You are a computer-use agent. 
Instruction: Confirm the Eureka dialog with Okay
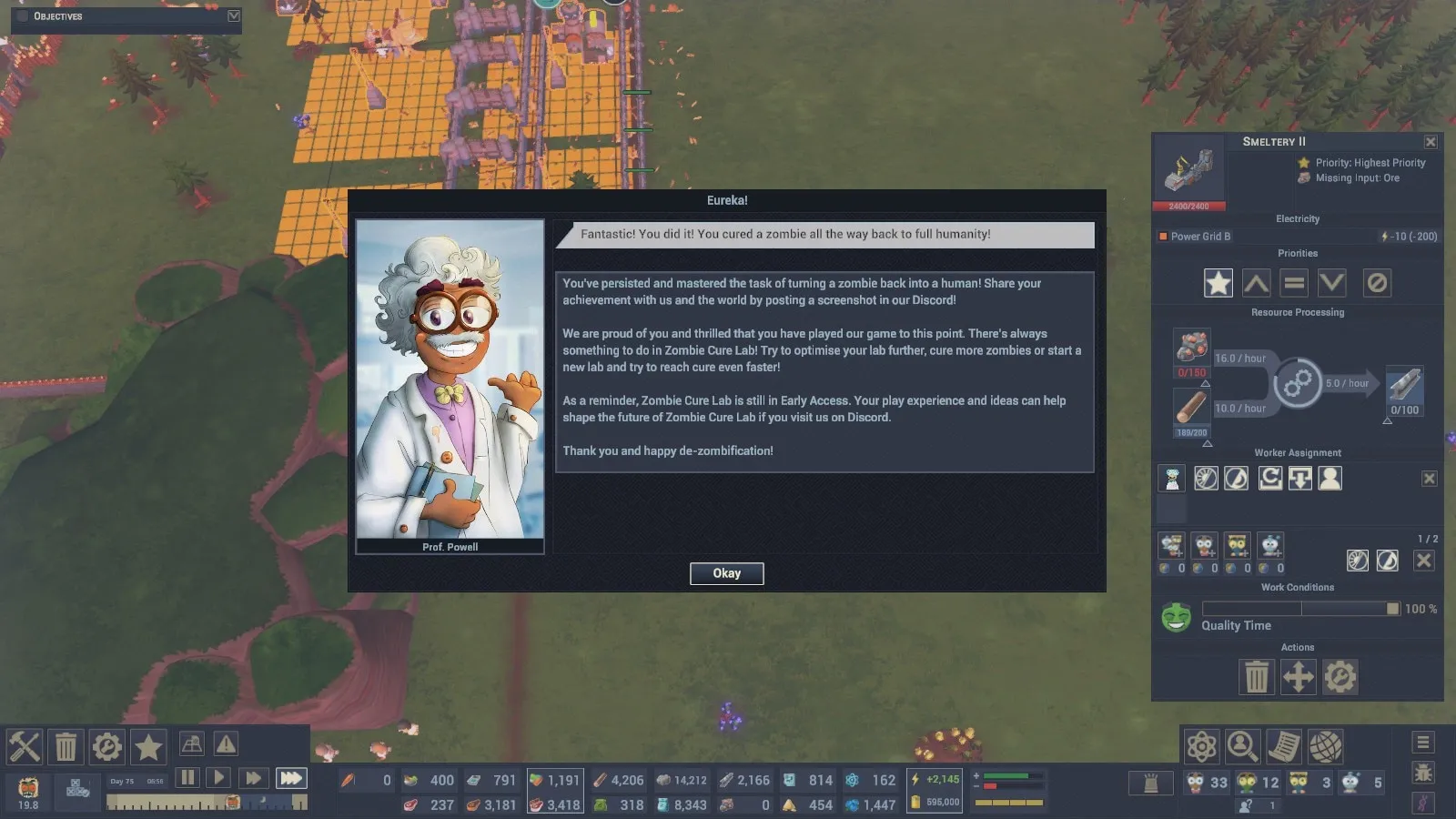[726, 573]
